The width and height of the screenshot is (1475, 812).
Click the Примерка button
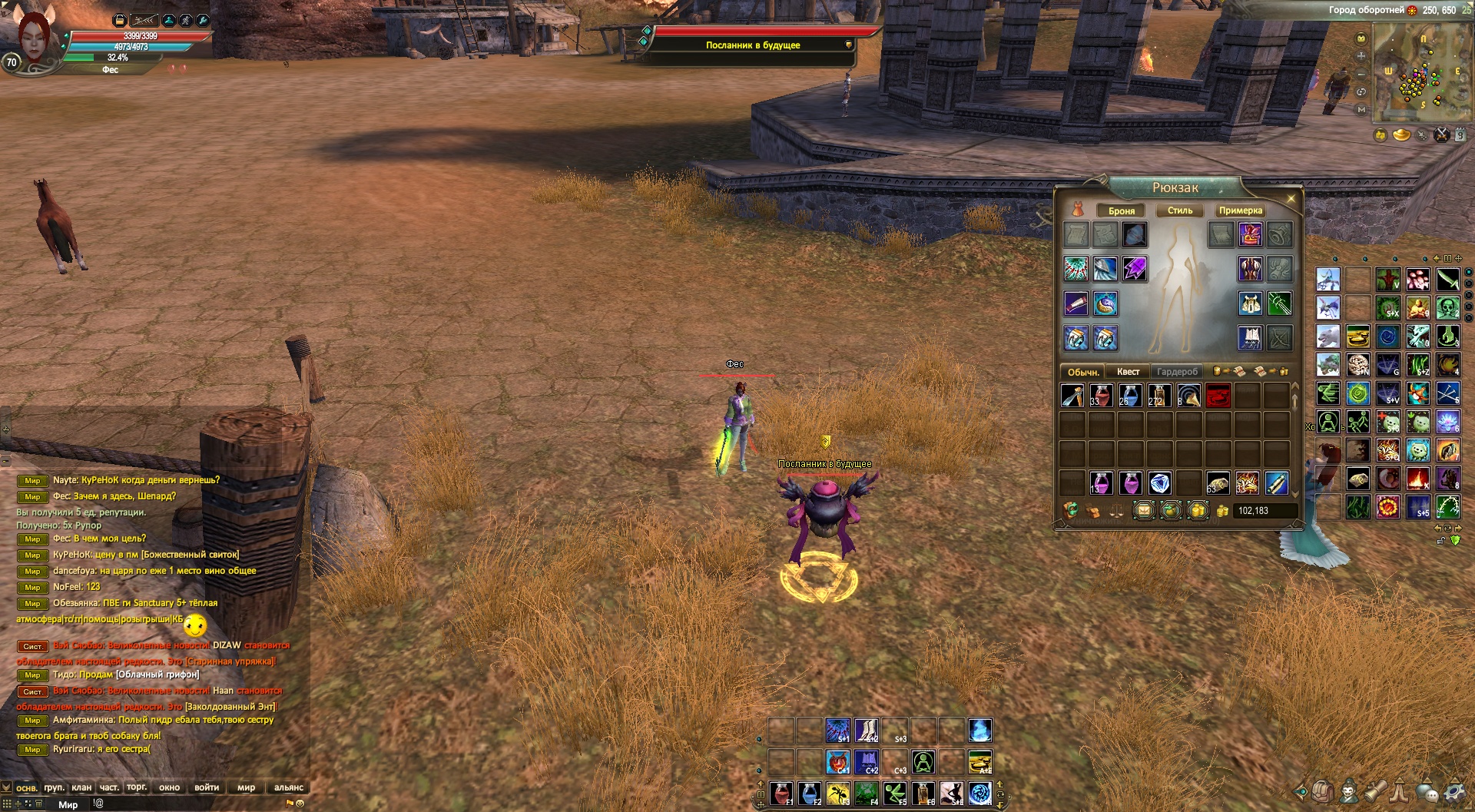1240,210
